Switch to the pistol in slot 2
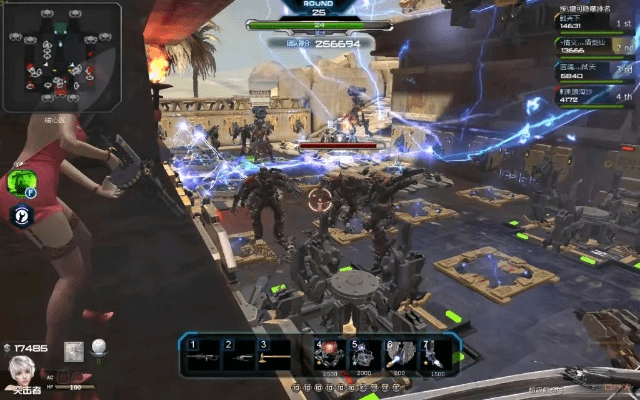This screenshot has height=400, width=640. click(x=240, y=354)
